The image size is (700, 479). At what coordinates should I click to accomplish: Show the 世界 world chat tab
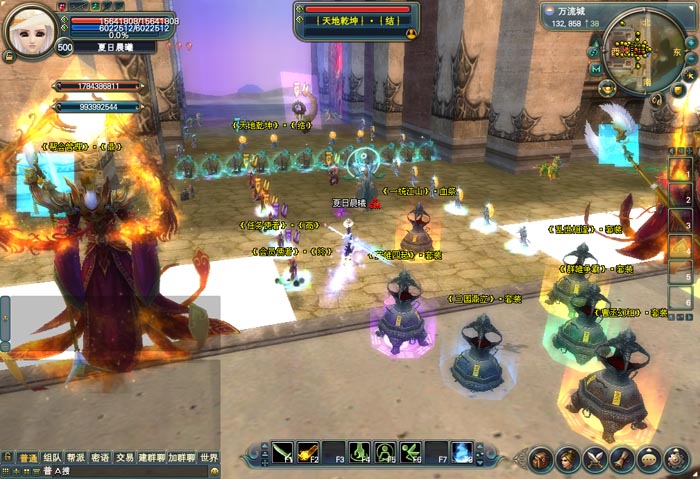208,457
